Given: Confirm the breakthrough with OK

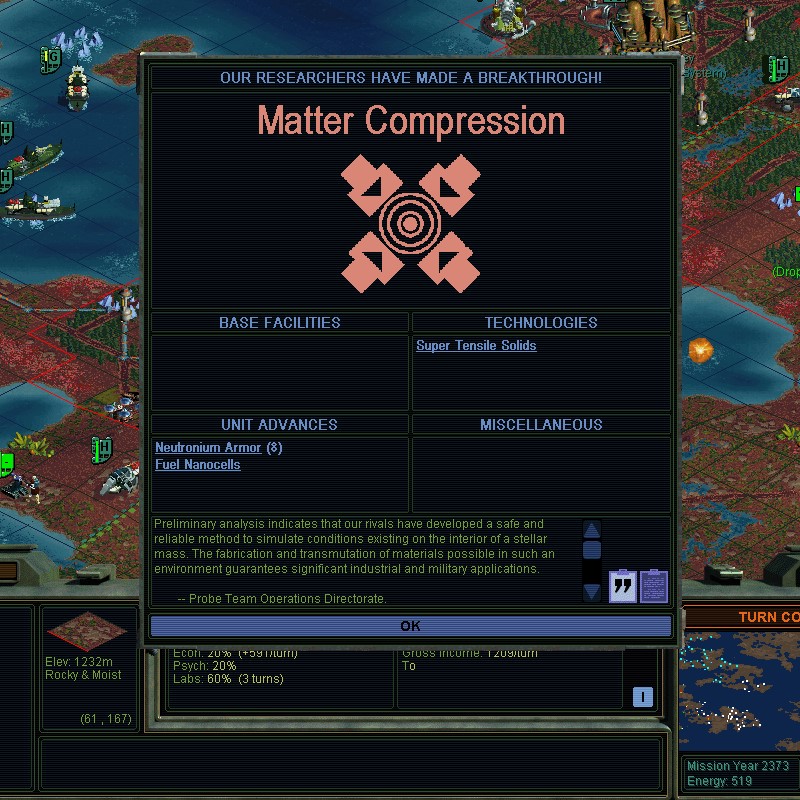Looking at the screenshot, I should (410, 626).
